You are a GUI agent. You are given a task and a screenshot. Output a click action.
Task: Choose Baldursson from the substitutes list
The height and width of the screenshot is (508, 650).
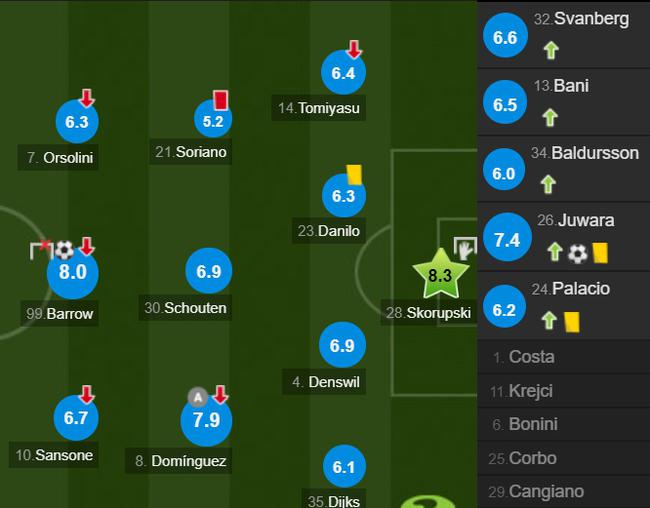pyautogui.click(x=564, y=170)
